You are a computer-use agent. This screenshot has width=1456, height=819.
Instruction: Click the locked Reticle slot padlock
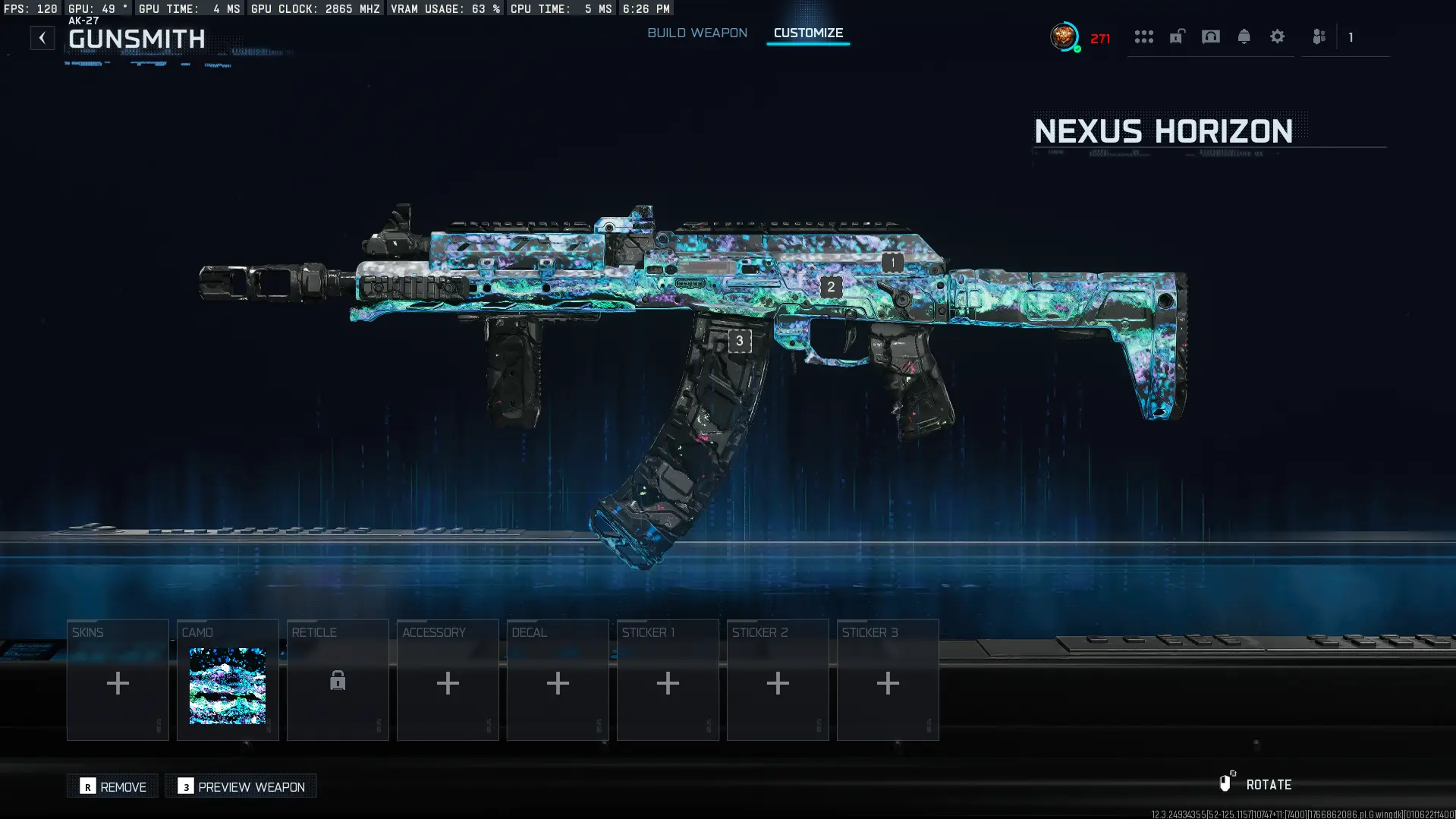point(338,682)
